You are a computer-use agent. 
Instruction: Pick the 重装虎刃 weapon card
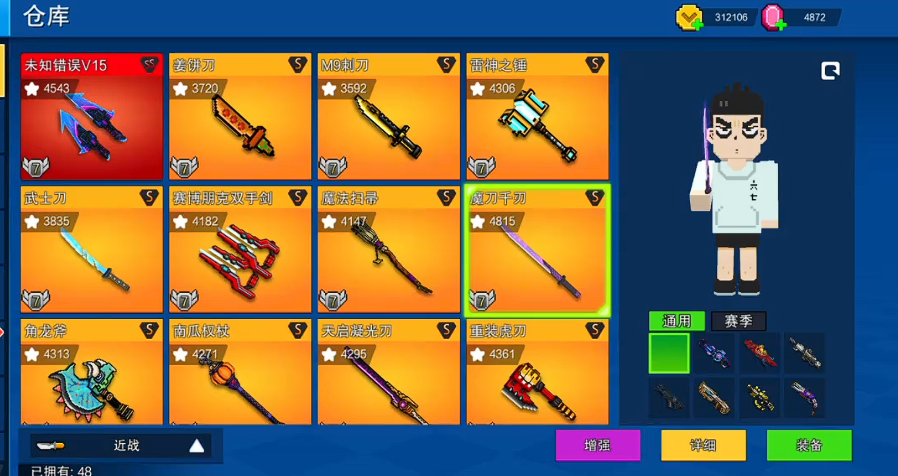point(537,372)
